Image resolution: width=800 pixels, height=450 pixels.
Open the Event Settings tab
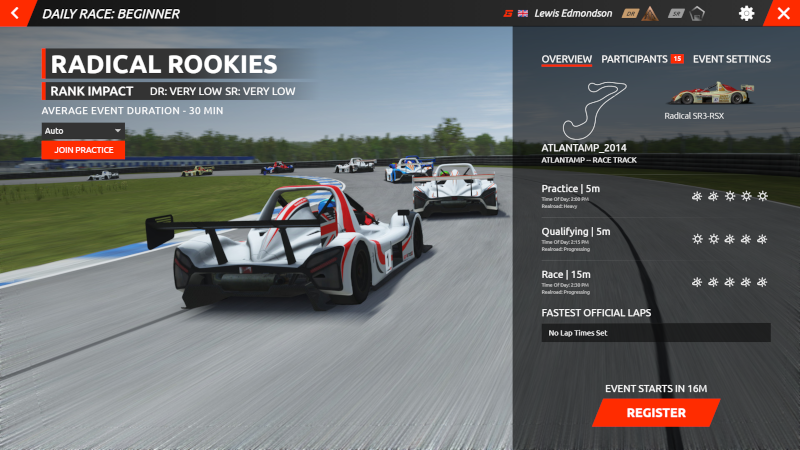tap(731, 59)
